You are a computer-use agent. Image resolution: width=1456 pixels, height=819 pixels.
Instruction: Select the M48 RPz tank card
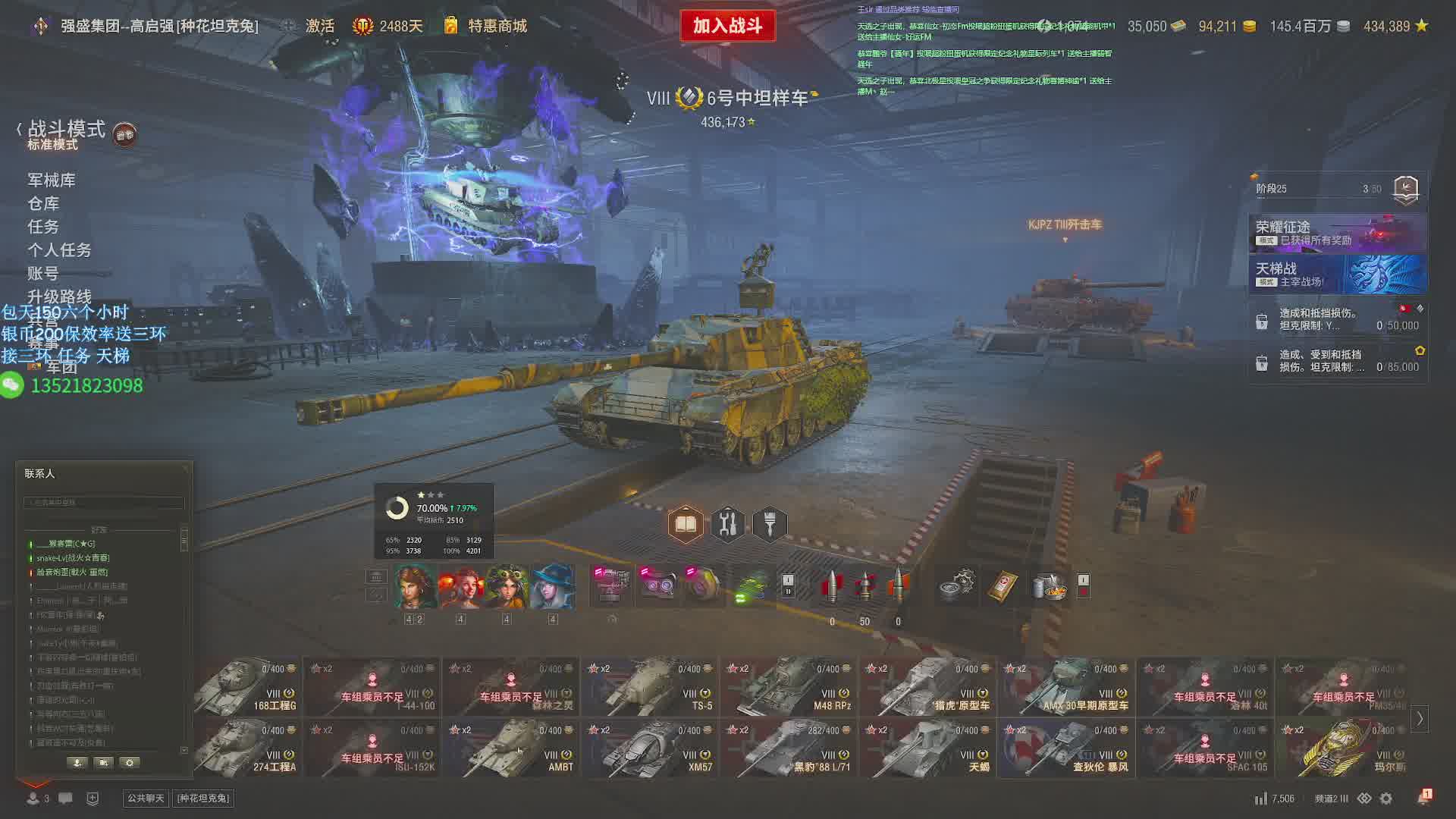(789, 687)
